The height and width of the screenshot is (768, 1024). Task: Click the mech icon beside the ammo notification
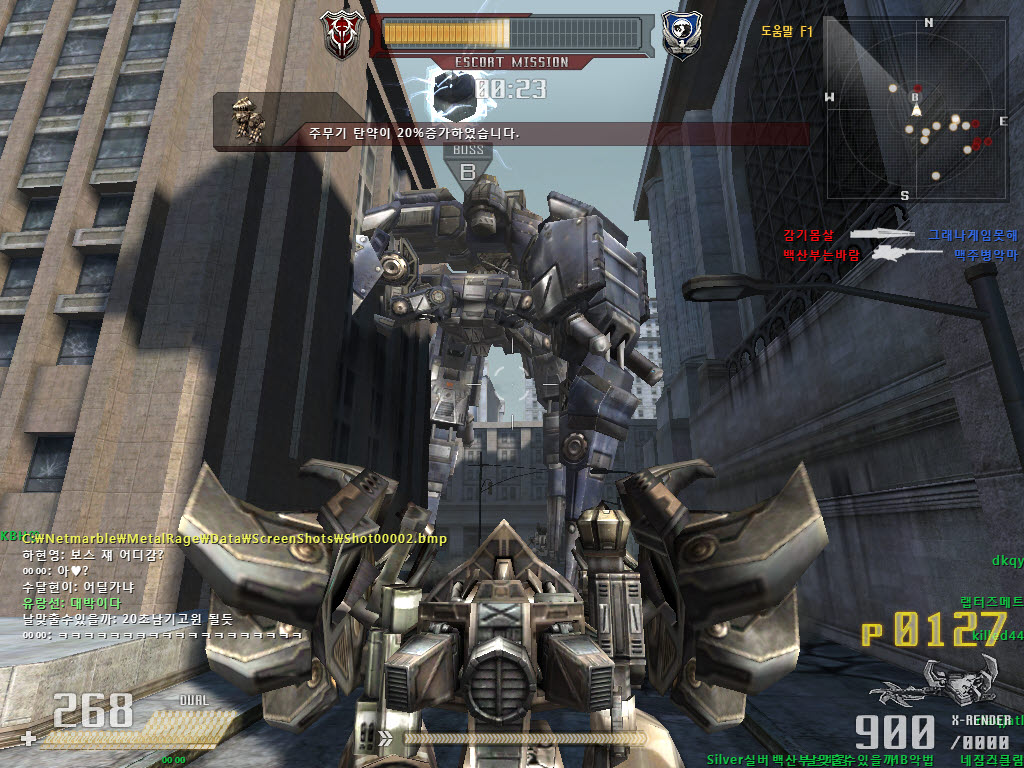[x=248, y=120]
